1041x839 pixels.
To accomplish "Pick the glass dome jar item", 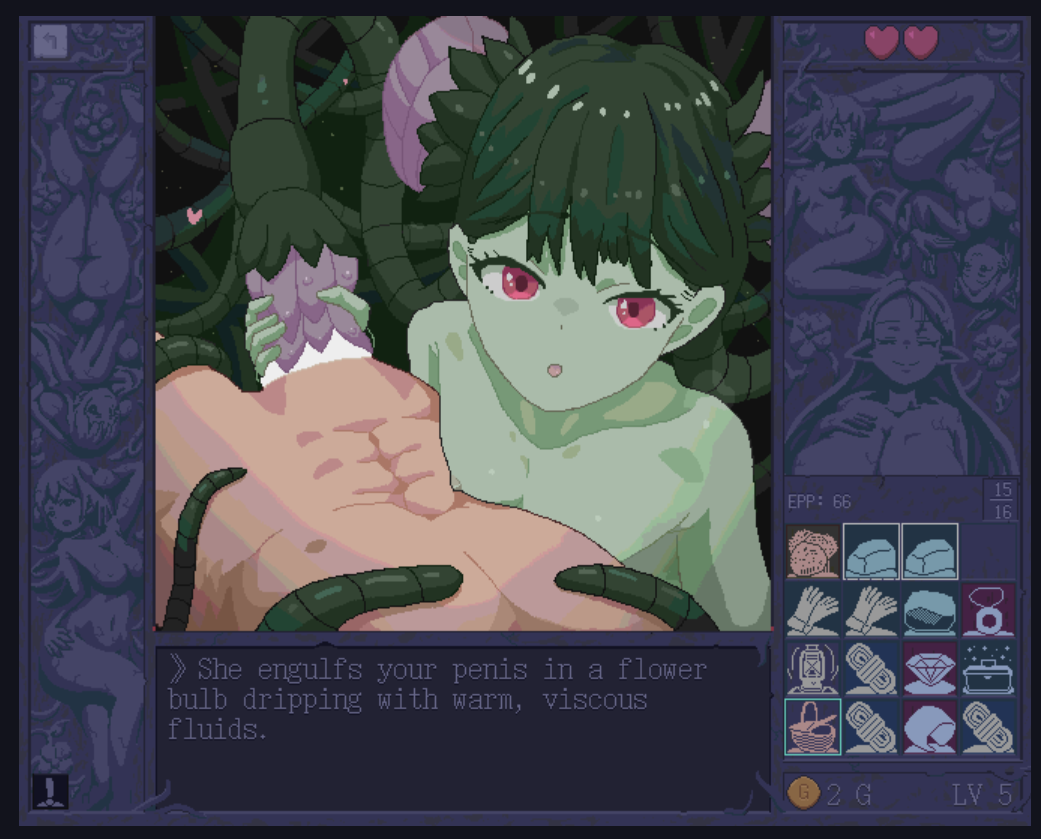I will (930, 610).
